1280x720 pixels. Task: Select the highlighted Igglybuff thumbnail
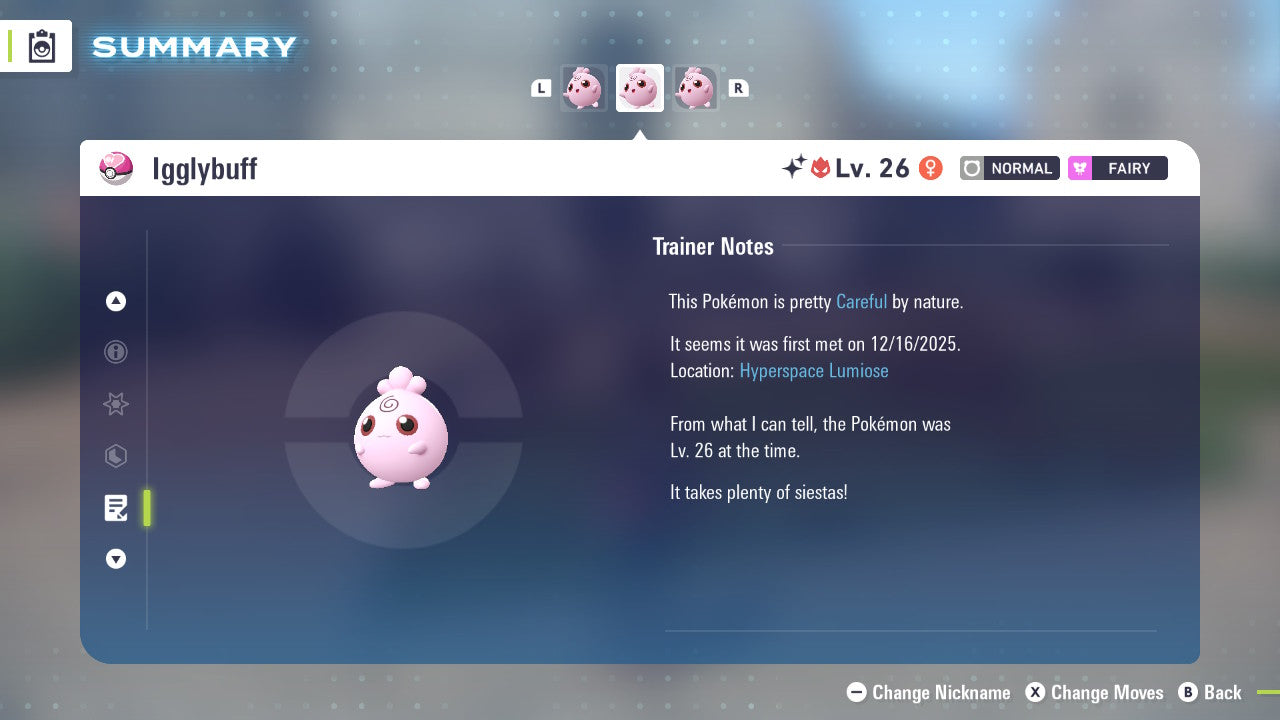[x=639, y=88]
